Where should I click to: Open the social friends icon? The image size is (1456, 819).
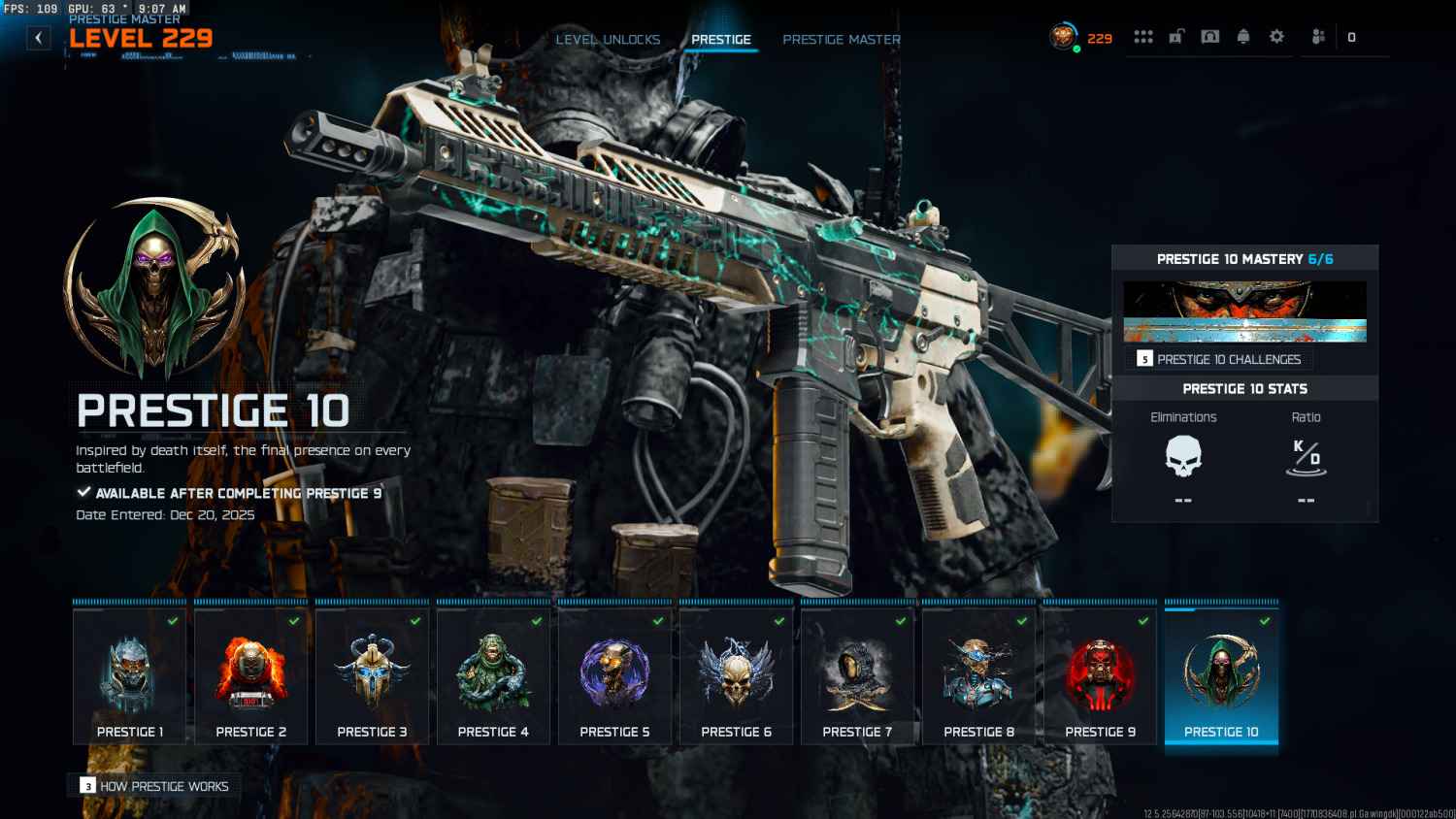click(x=1318, y=37)
